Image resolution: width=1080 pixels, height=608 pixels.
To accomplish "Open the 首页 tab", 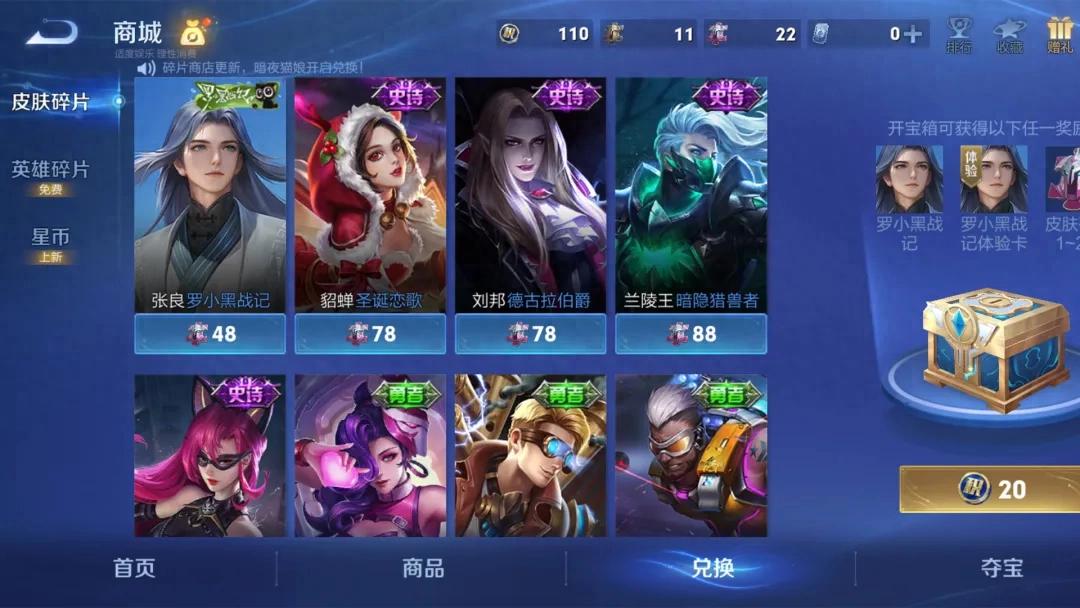I will 134,569.
